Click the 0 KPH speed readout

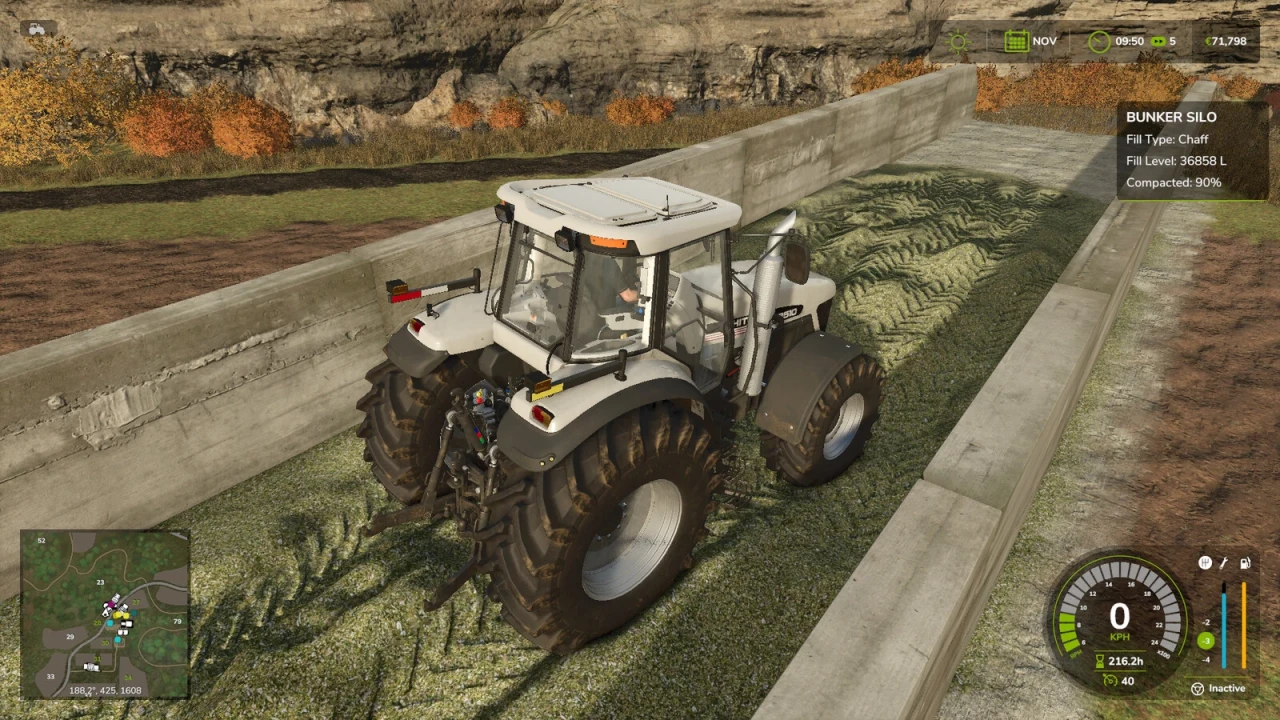(x=1118, y=617)
